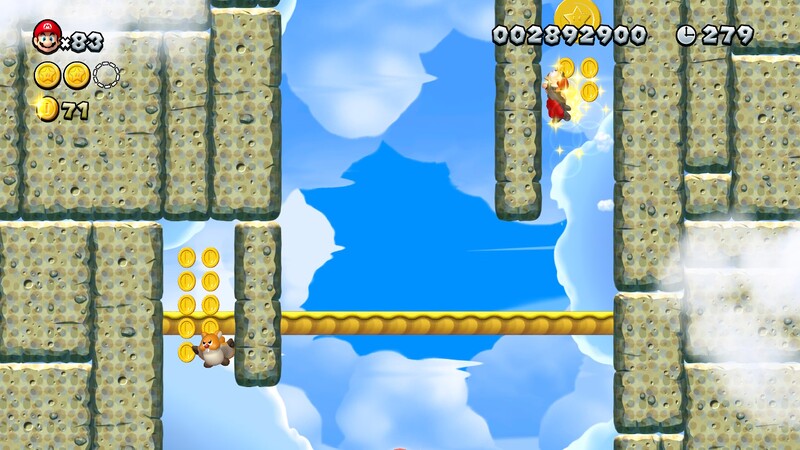
Task: Select the empty star coin slot
Action: tap(106, 74)
